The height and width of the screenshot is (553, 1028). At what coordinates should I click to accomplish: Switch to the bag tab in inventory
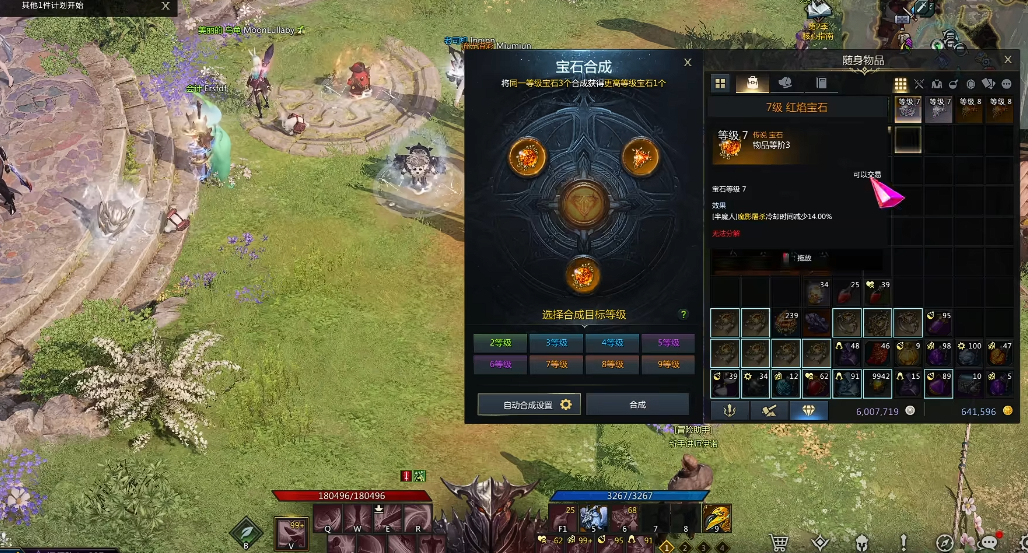(752, 83)
